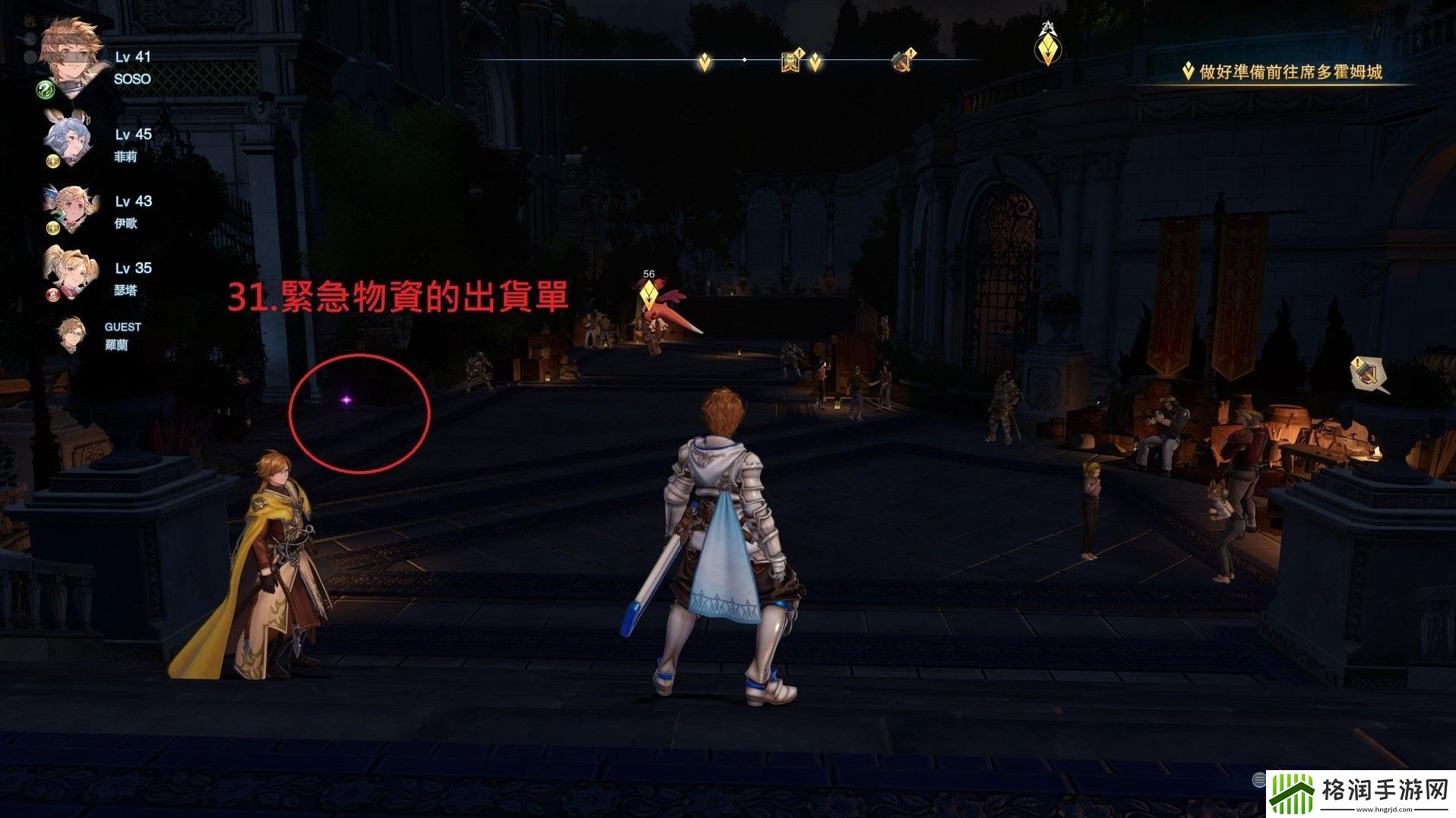Screen dimensions: 1456x818
Task: Select guest member 羅蘭's portrait
Action: point(71,334)
